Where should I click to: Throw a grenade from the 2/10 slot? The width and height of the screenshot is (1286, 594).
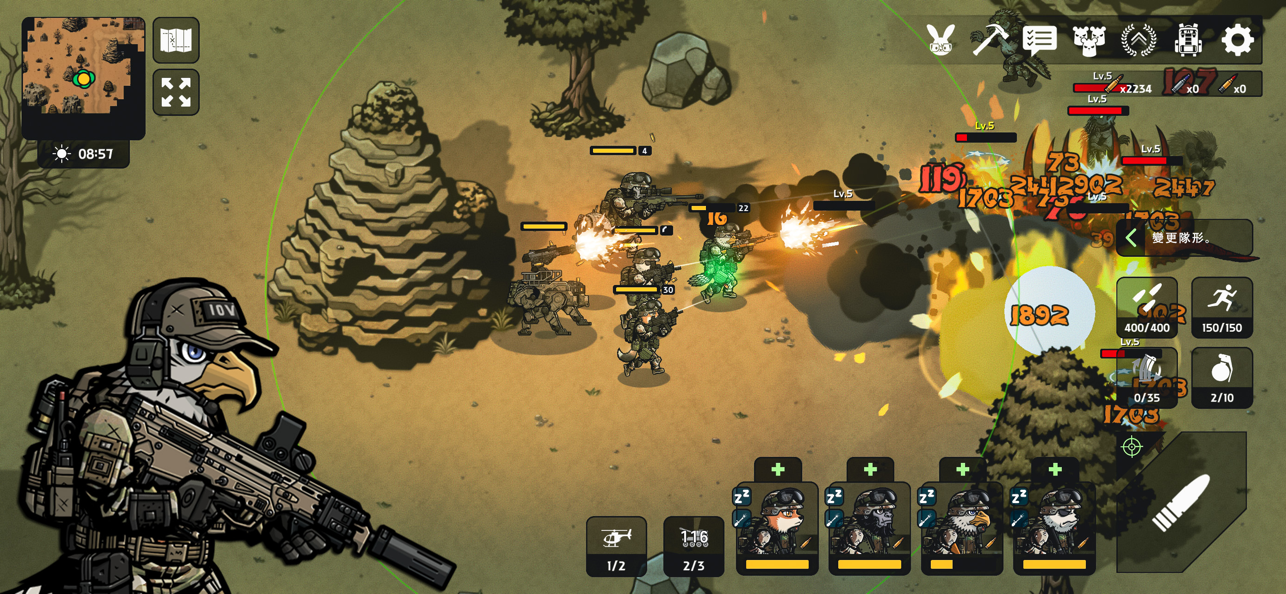click(1222, 378)
